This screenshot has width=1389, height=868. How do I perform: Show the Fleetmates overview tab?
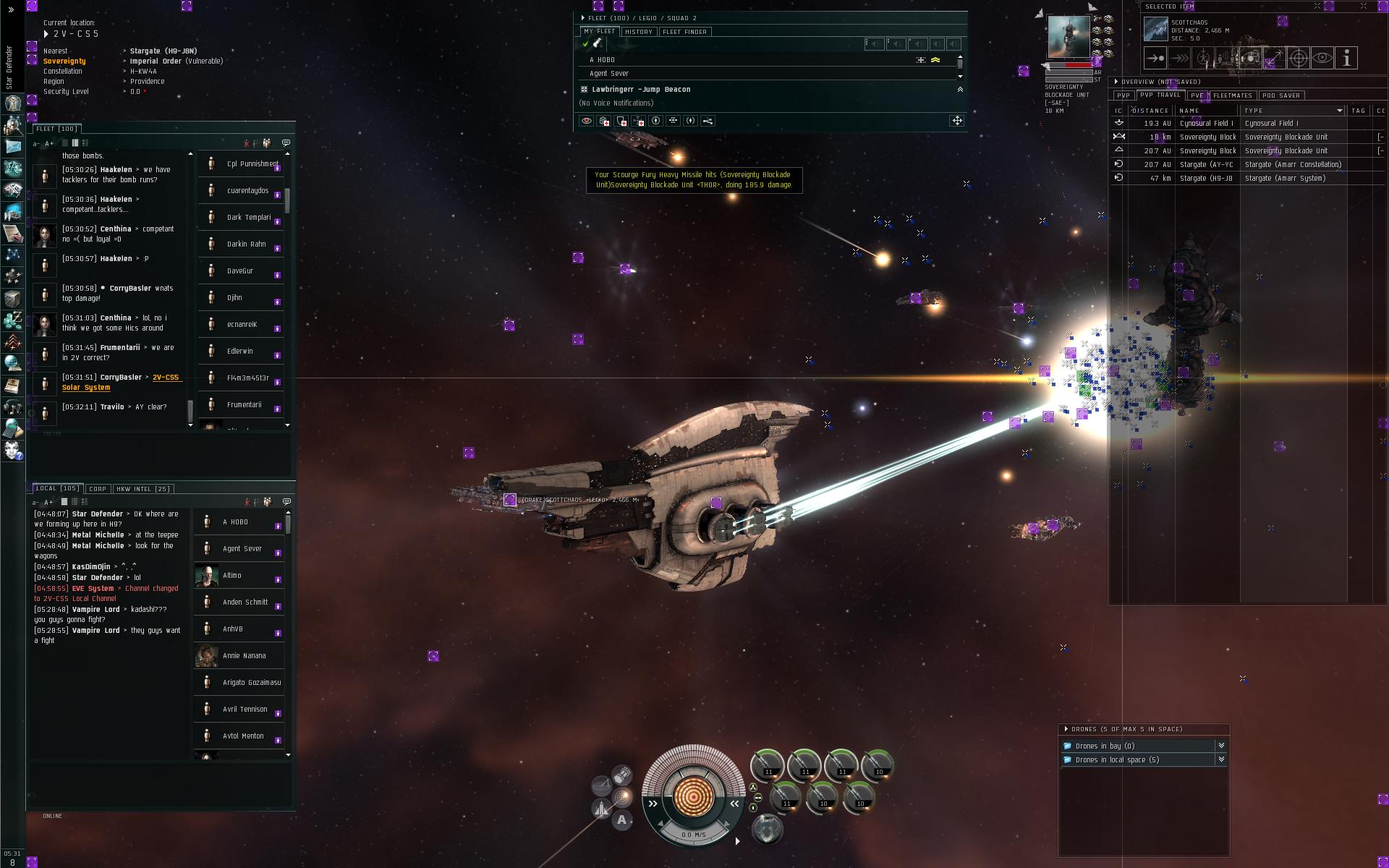pos(1232,95)
